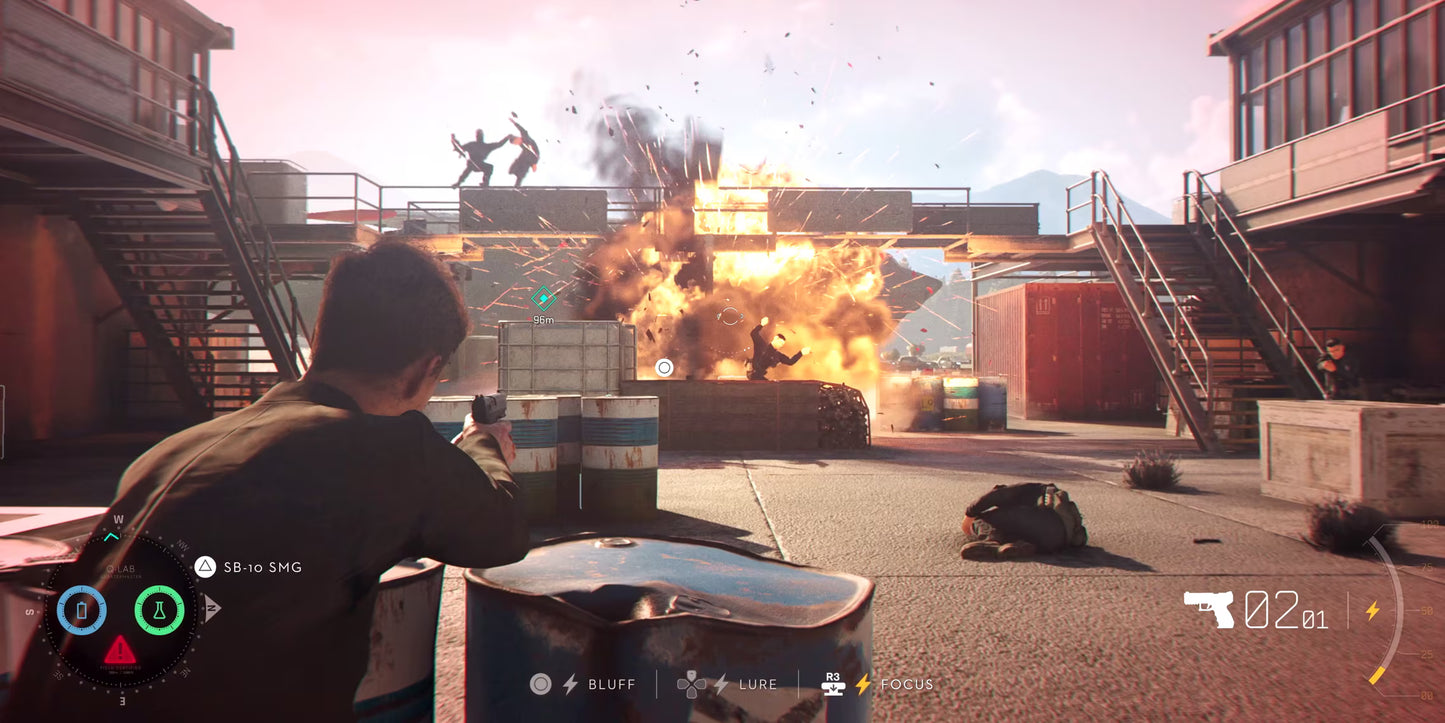
Task: Use the Lure ability
Action: [x=757, y=684]
